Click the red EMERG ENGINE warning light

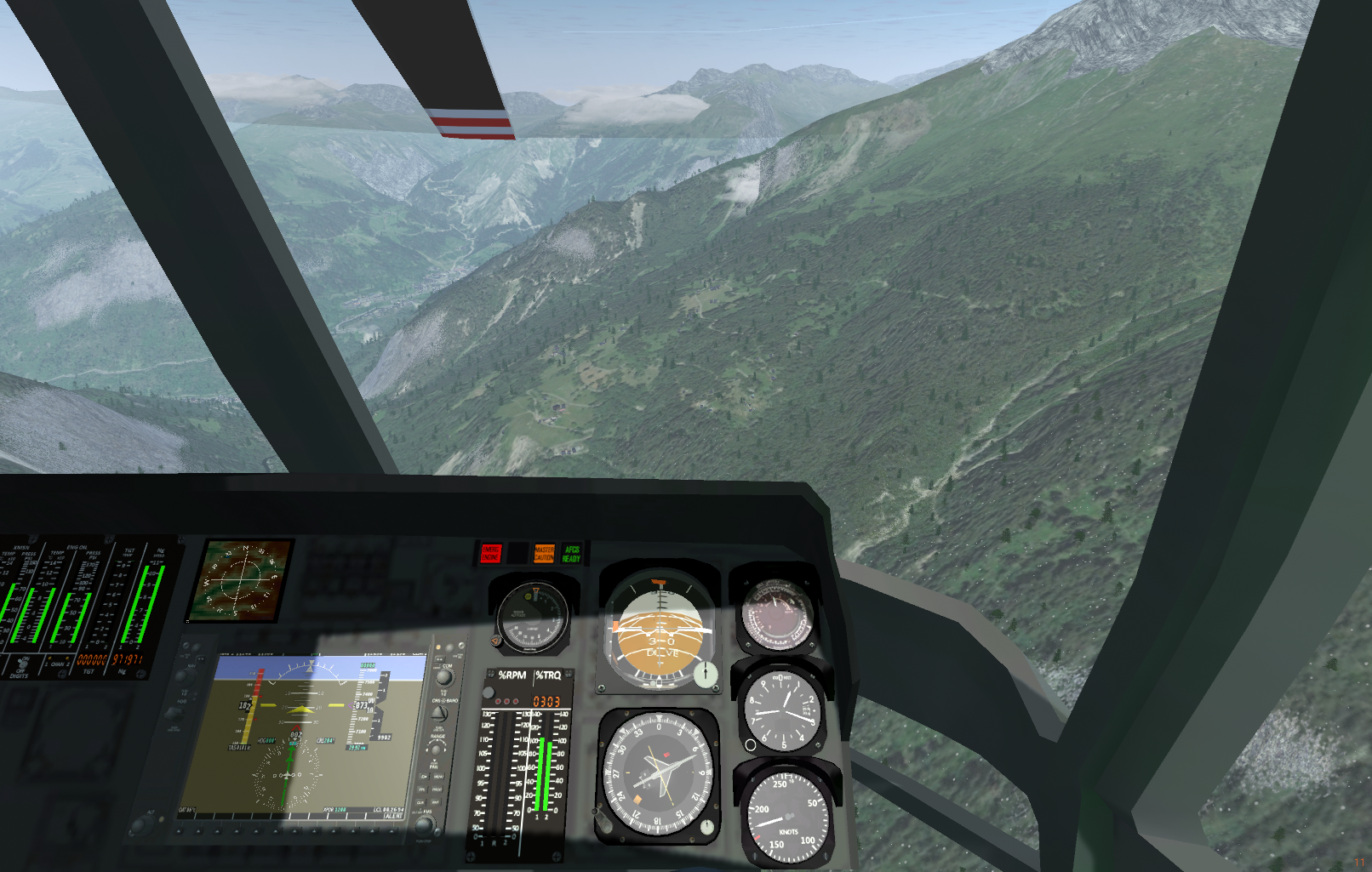[491, 554]
